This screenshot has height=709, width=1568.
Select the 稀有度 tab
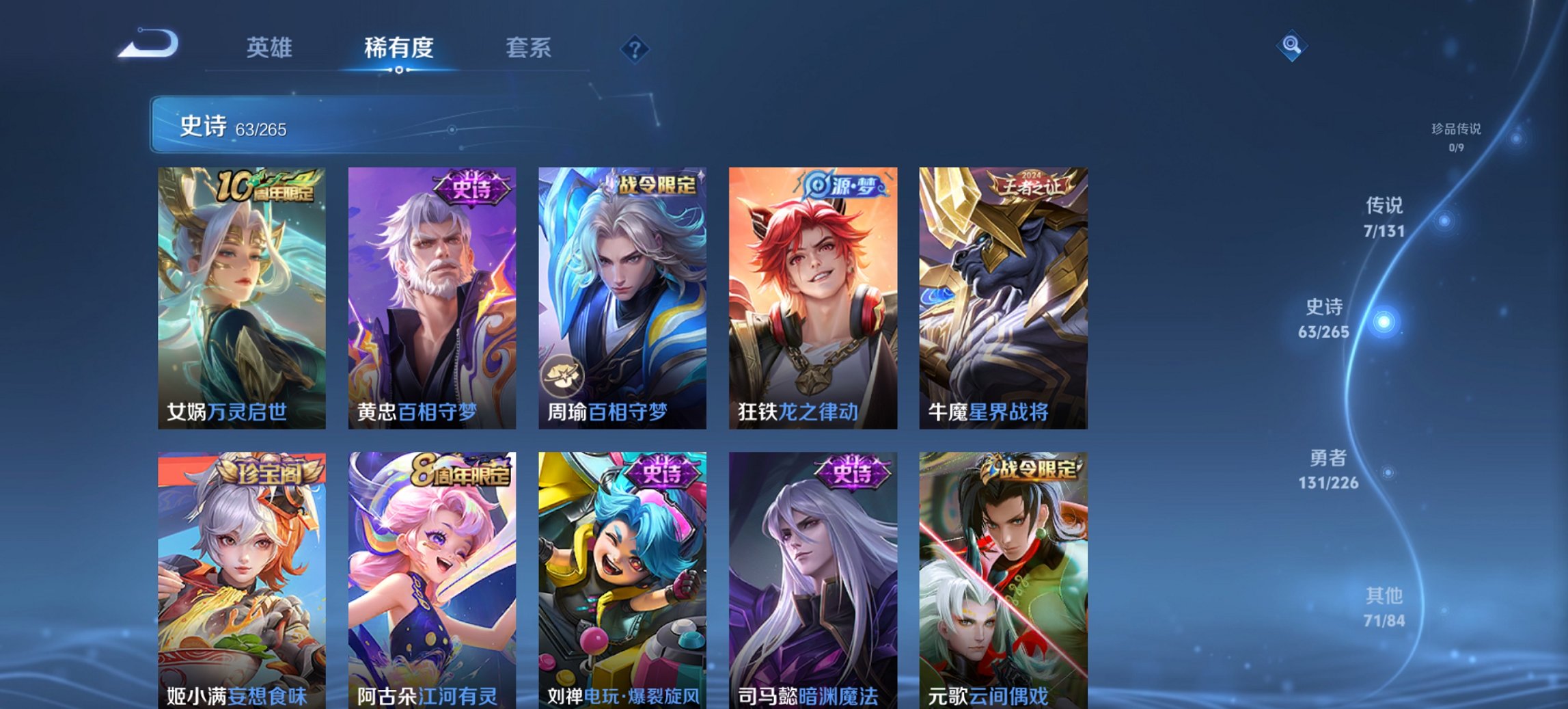point(398,48)
